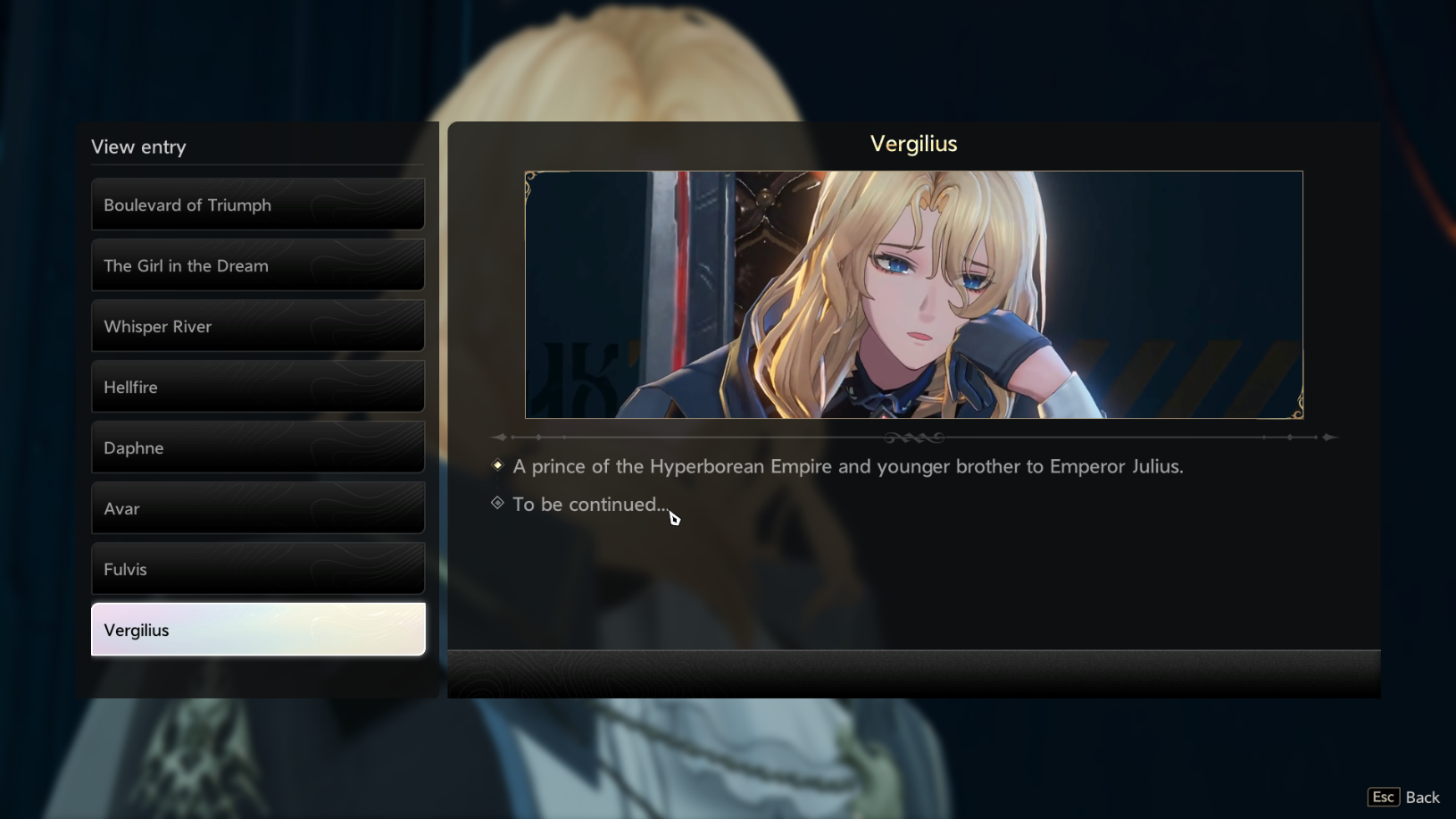View the Whisper River entry

257,326
